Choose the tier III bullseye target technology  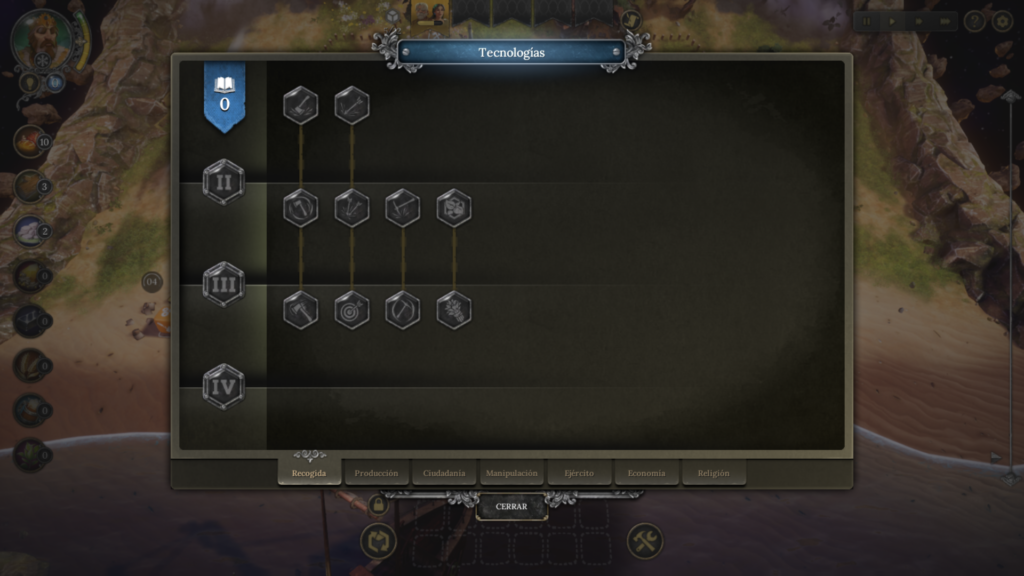[351, 310]
